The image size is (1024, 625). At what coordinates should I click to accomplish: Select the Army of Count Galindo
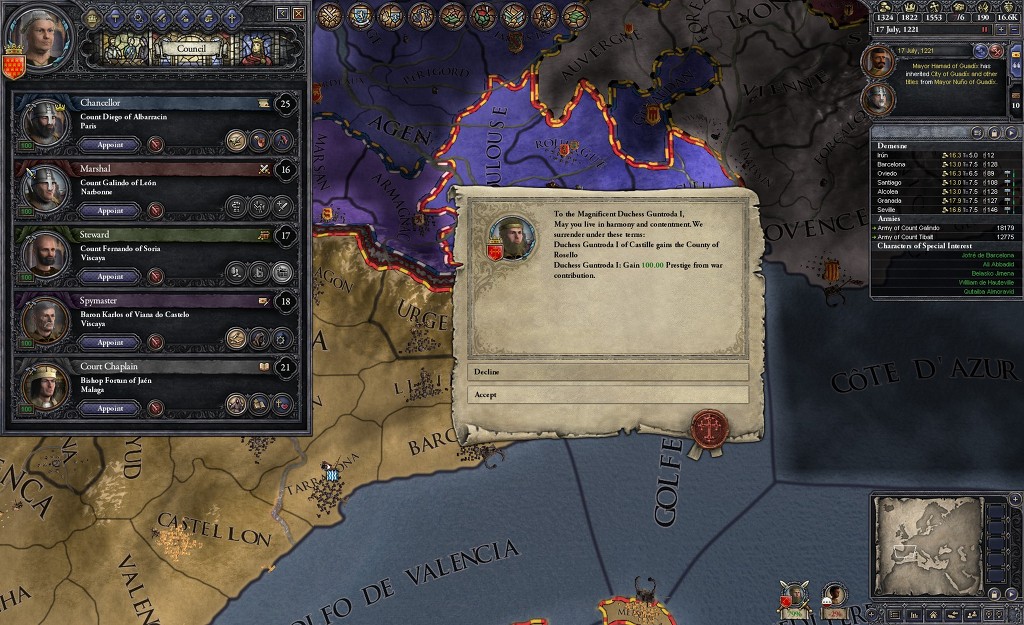pyautogui.click(x=918, y=227)
